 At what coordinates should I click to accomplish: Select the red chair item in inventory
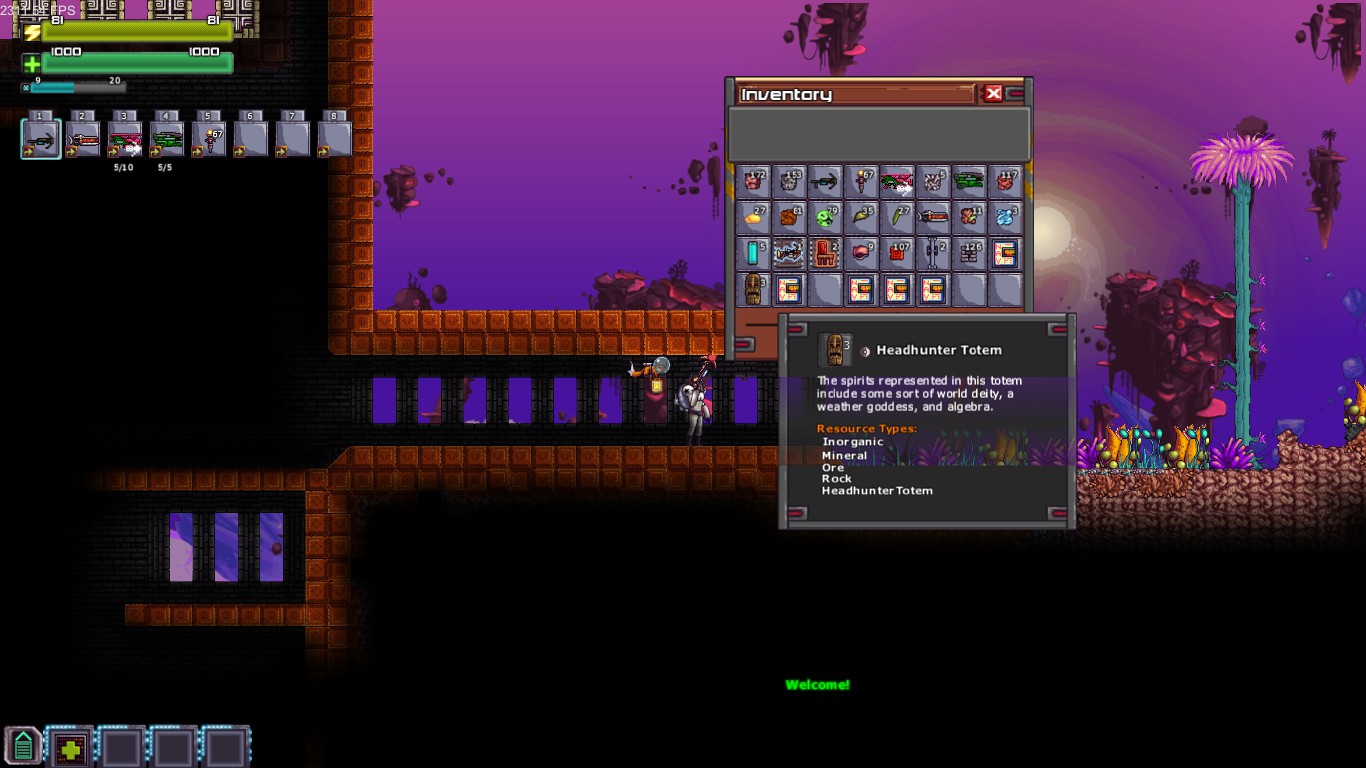825,253
